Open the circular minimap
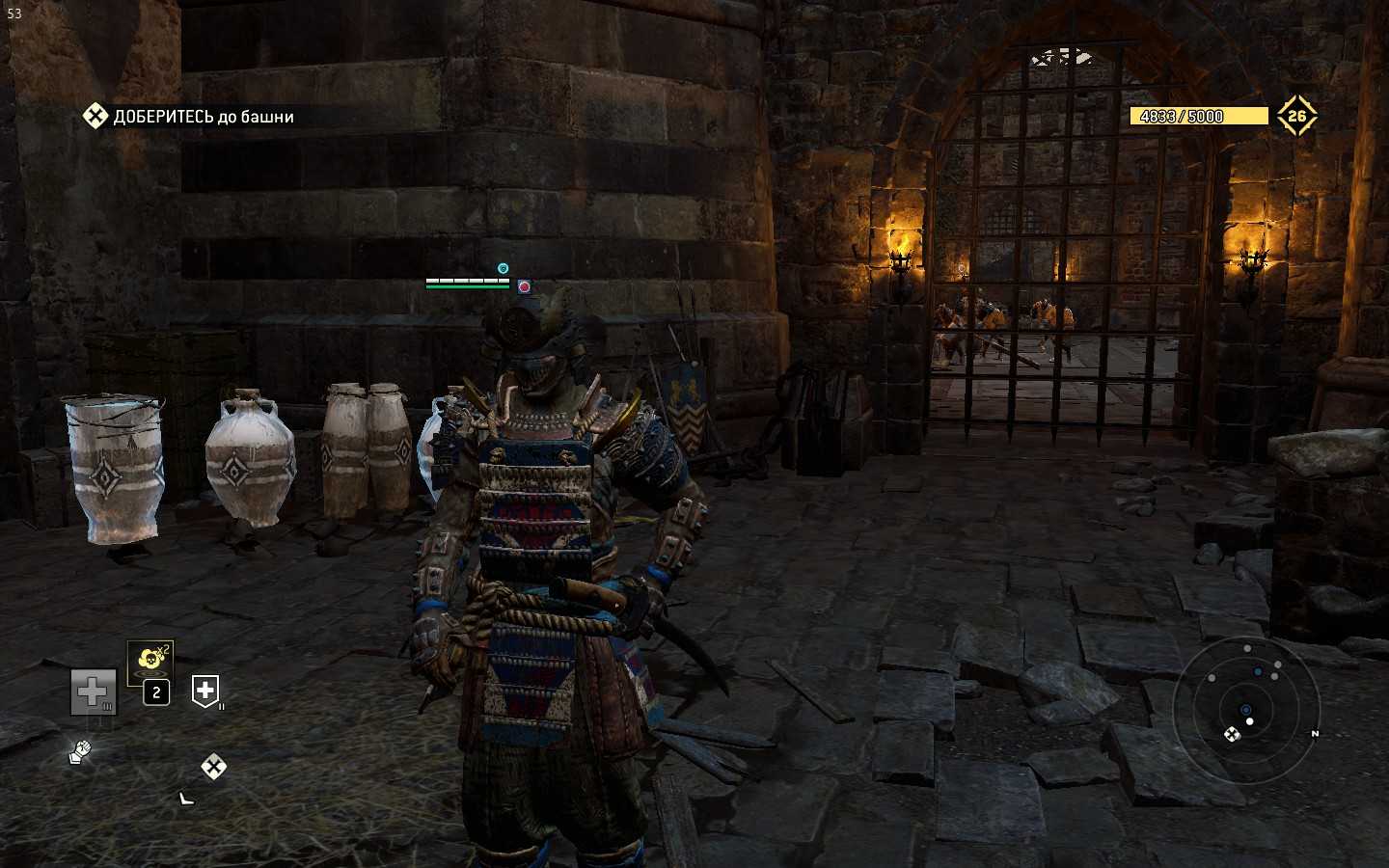Image resolution: width=1389 pixels, height=868 pixels. [1245, 710]
